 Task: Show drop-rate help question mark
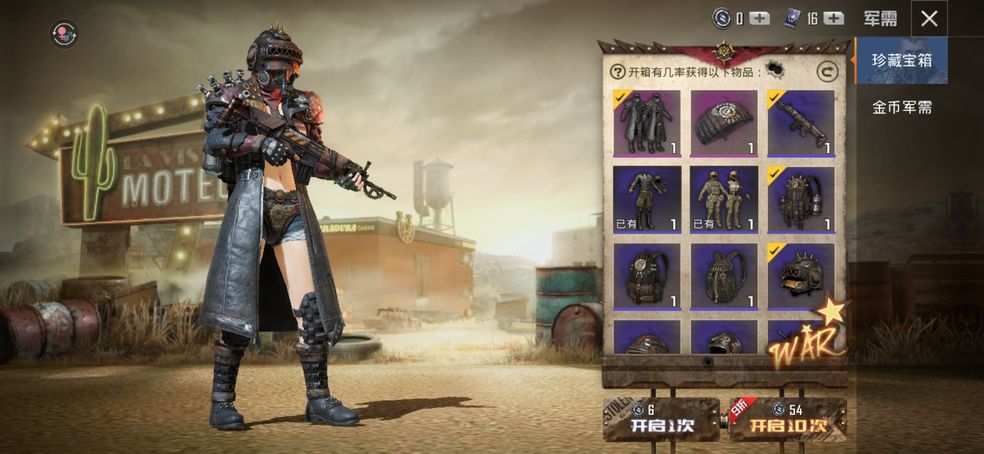click(x=618, y=71)
